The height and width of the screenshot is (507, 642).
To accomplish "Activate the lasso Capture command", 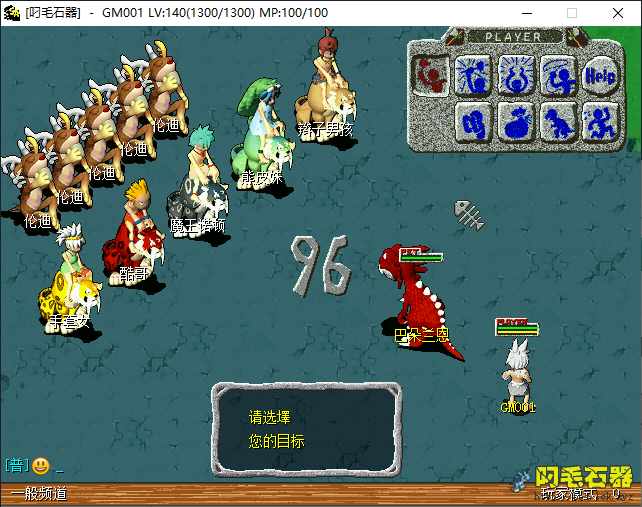I will point(556,73).
